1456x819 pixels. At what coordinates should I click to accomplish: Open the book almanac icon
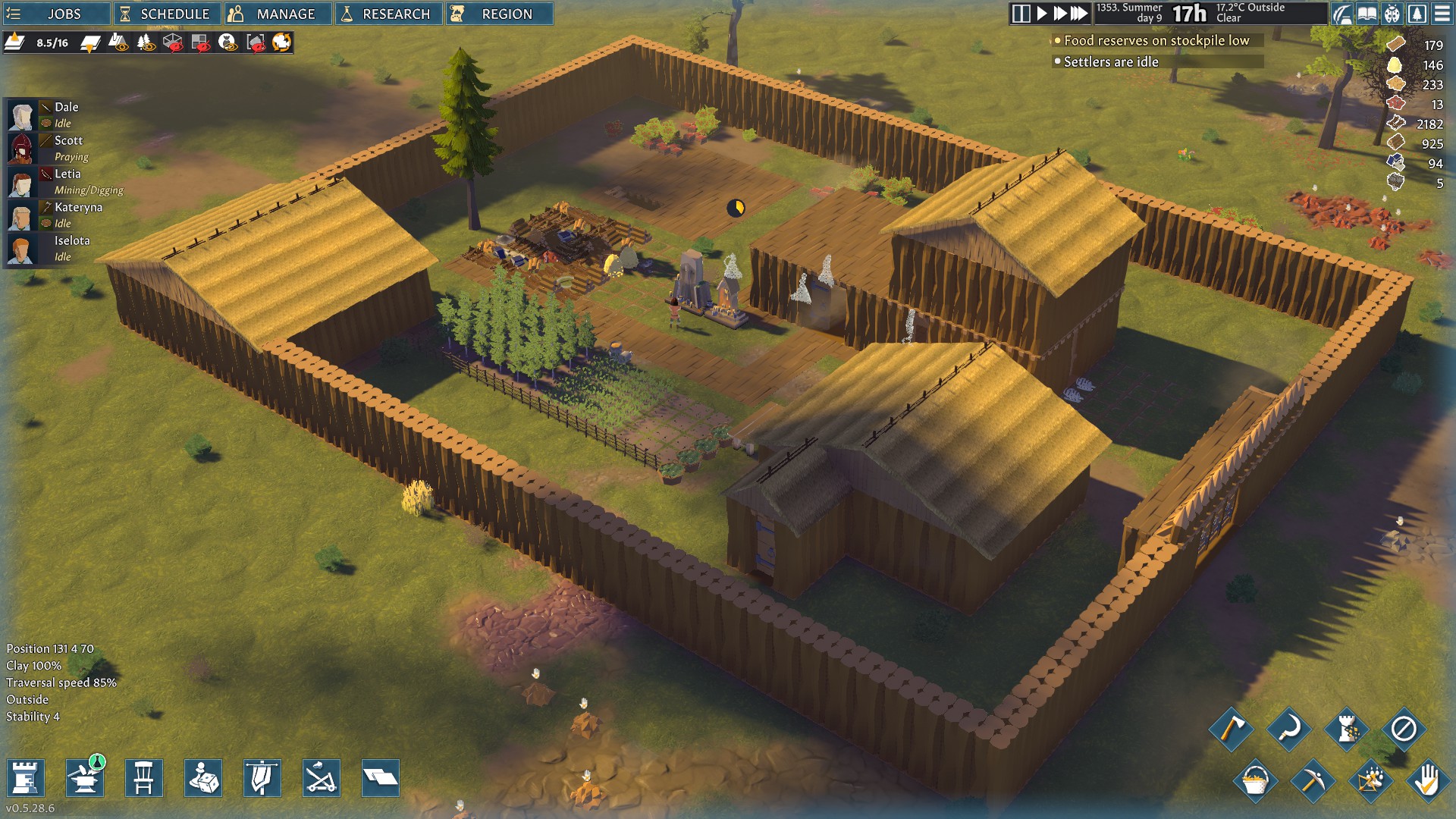1367,14
